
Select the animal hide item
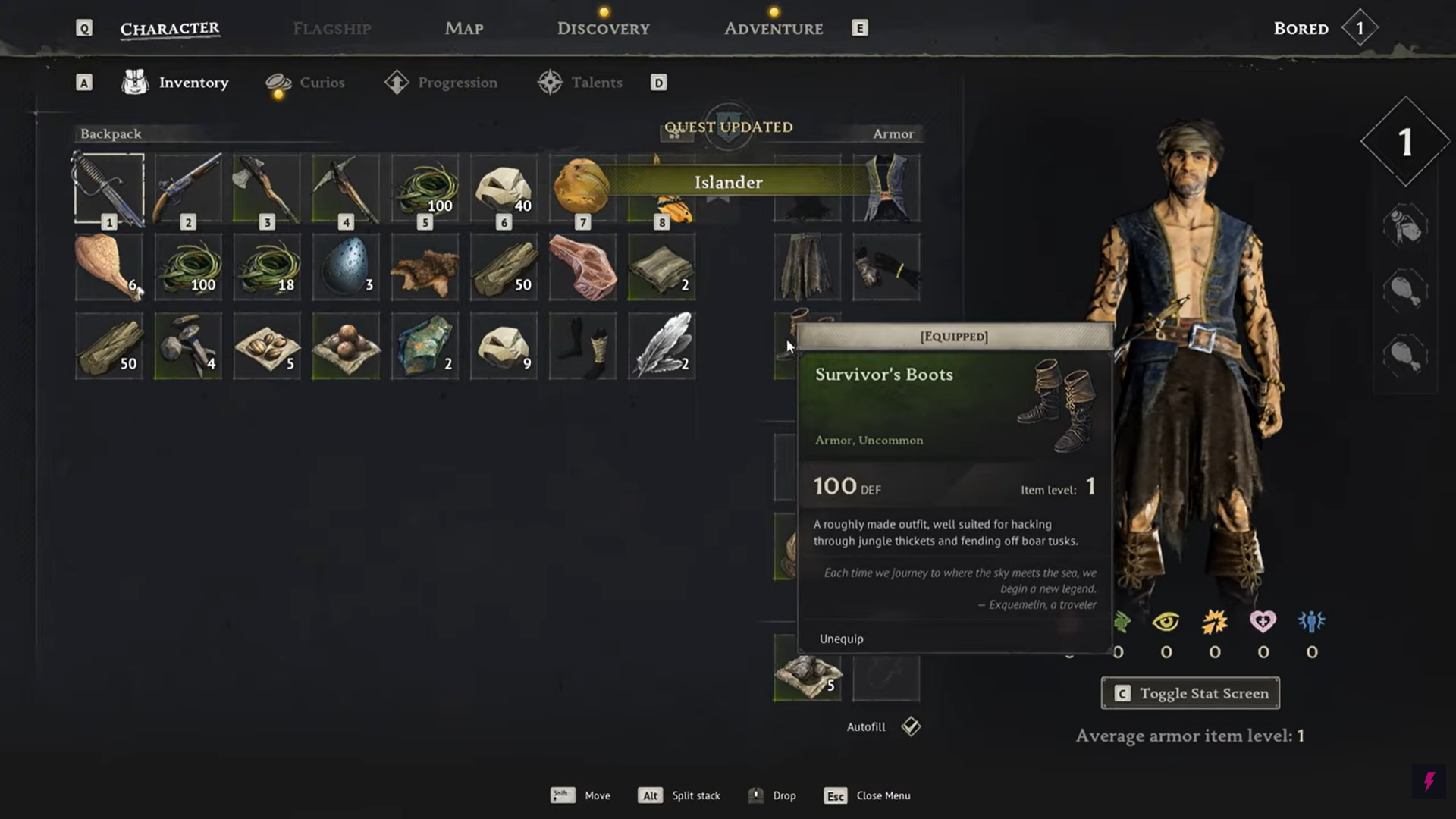pyautogui.click(x=425, y=268)
